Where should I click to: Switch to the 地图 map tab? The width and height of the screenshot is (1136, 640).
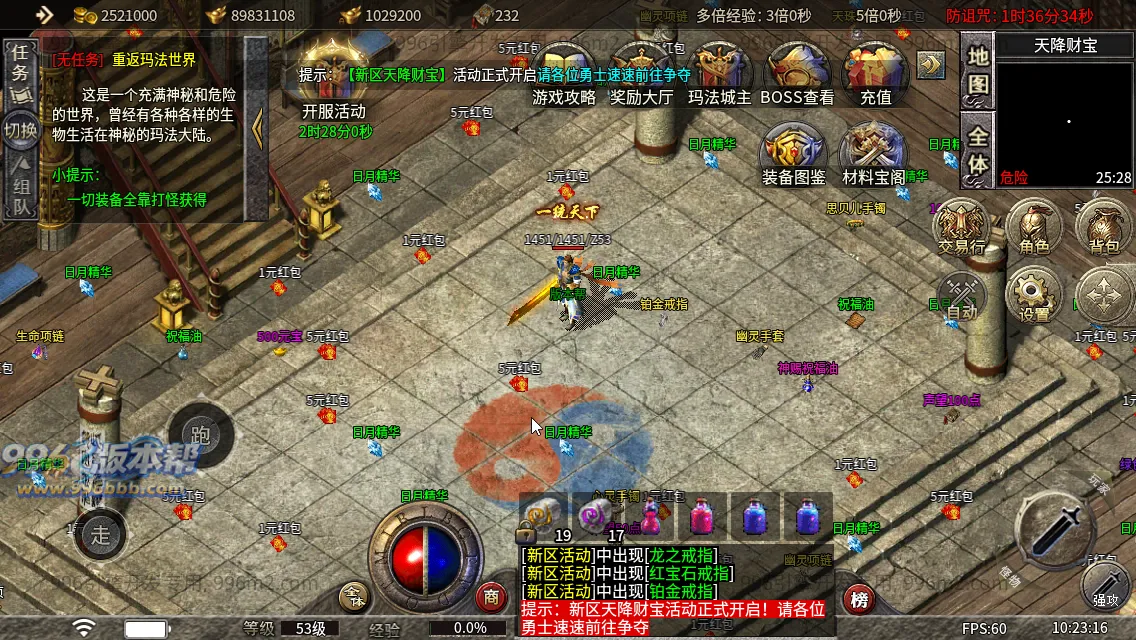pos(977,70)
